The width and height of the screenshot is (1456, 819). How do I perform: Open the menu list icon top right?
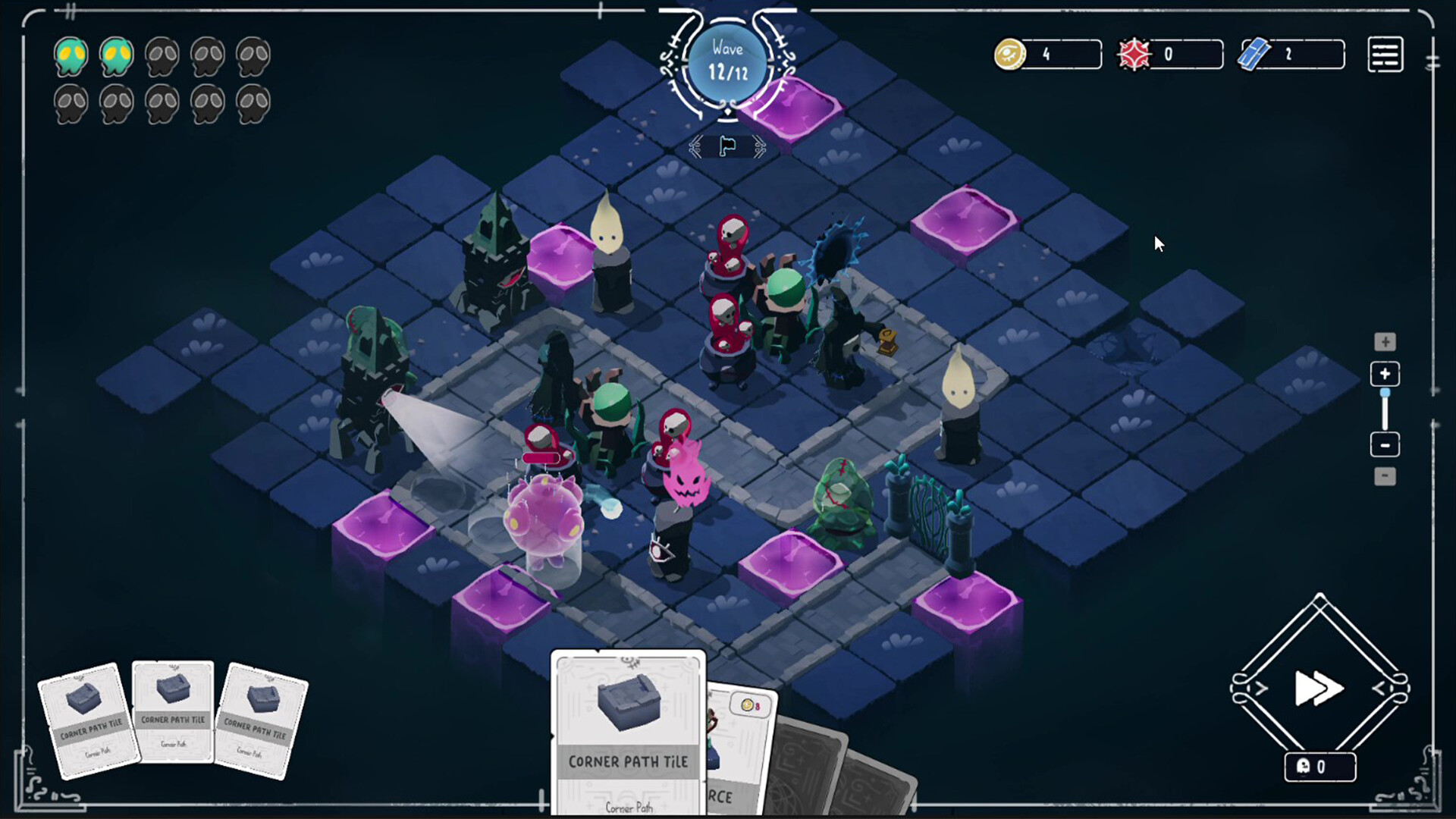[x=1385, y=54]
